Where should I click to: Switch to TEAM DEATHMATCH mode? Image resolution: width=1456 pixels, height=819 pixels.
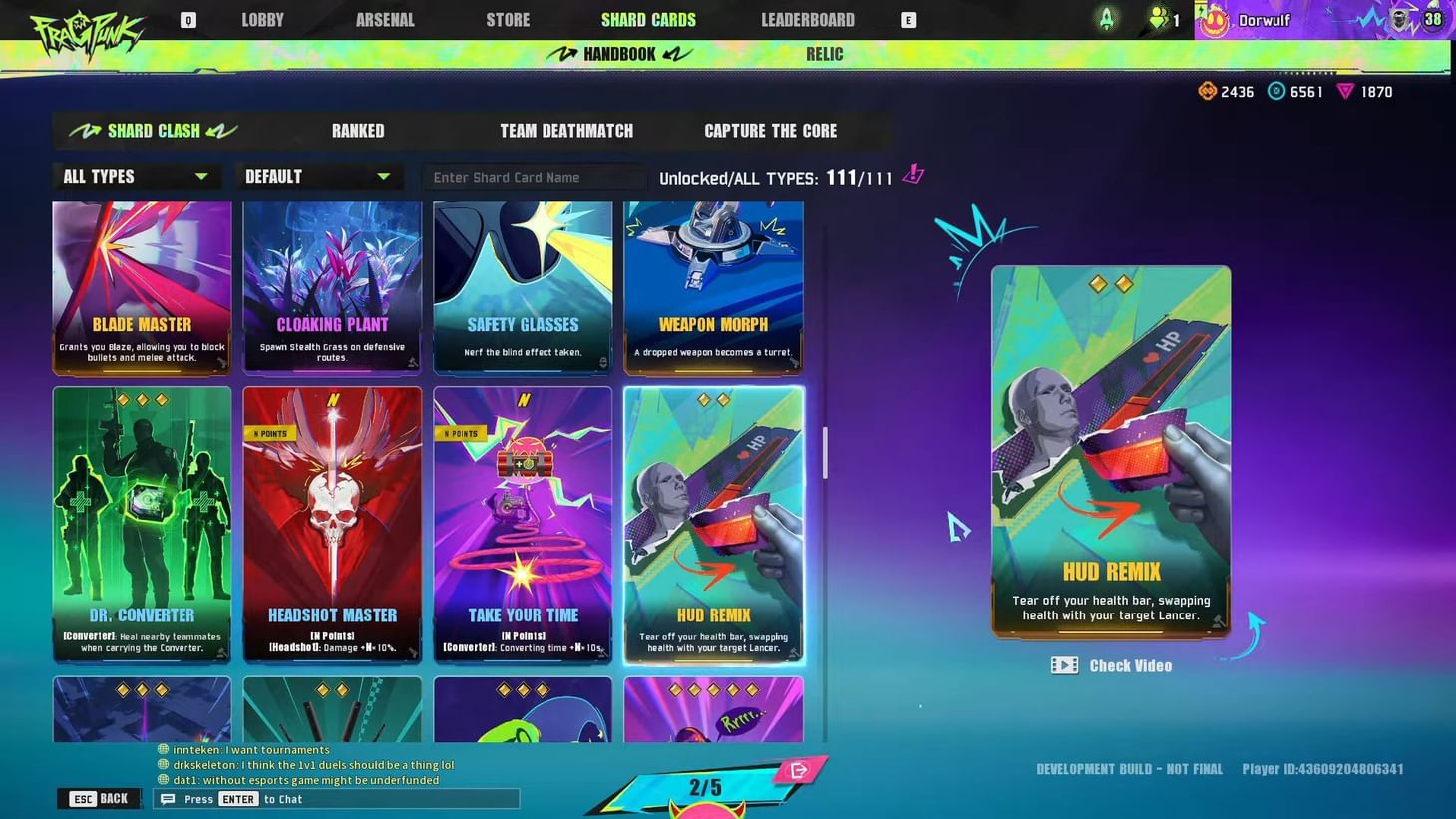(566, 130)
